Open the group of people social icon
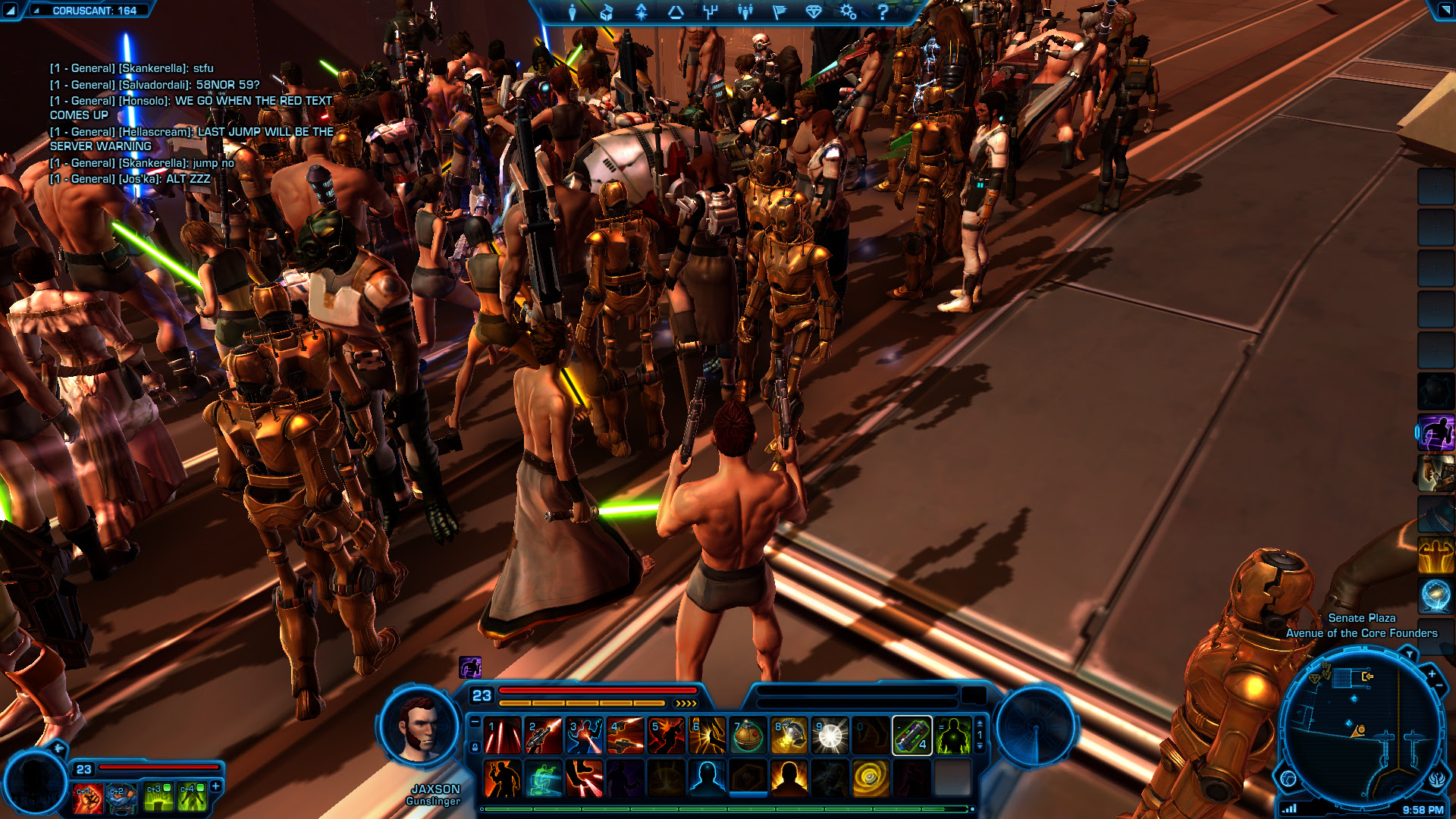This screenshot has width=1456, height=819. click(745, 11)
